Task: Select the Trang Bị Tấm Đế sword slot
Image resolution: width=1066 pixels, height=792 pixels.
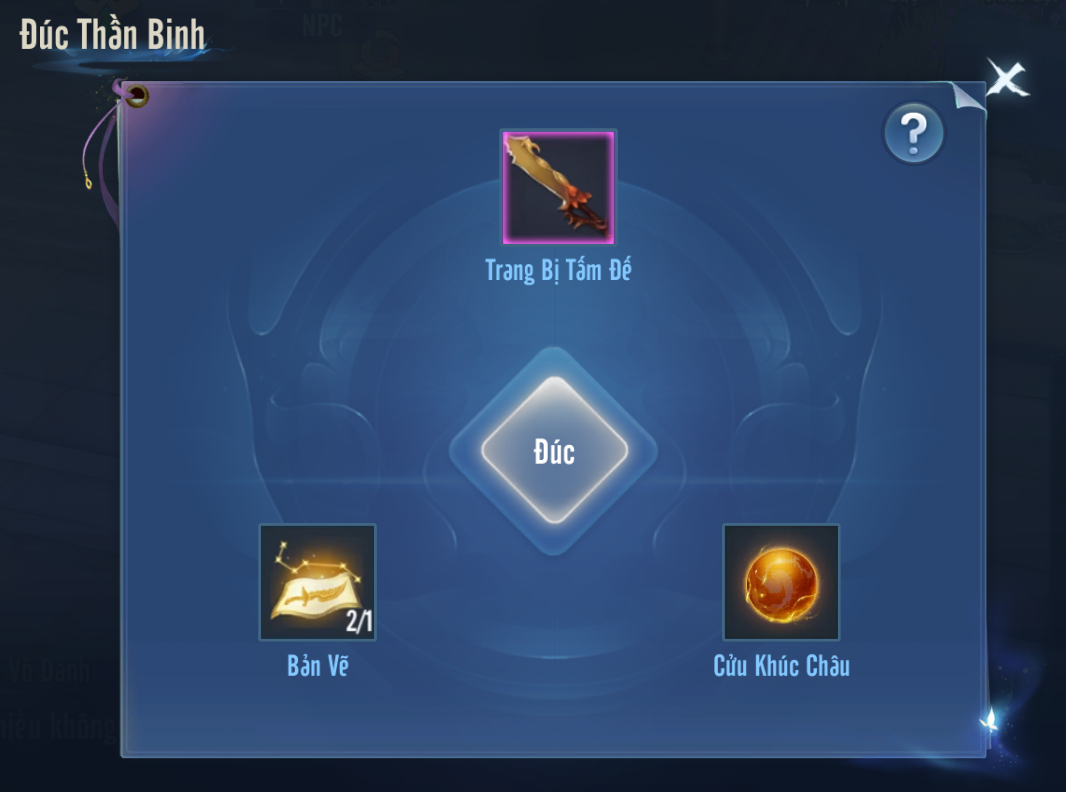Action: point(558,187)
